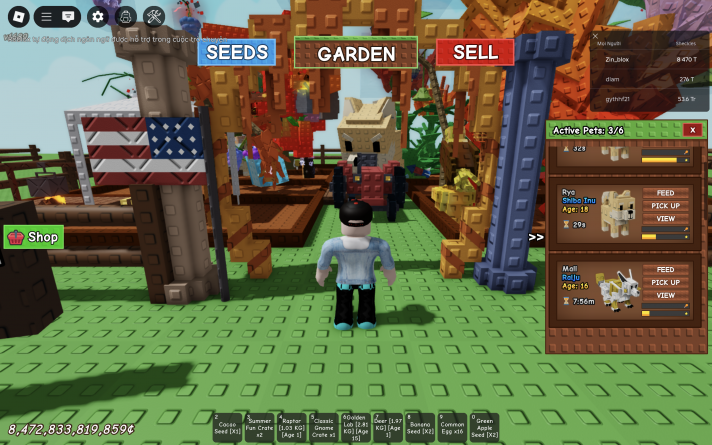
Task: Pick up the Shiba Inu pet
Action: 665,205
